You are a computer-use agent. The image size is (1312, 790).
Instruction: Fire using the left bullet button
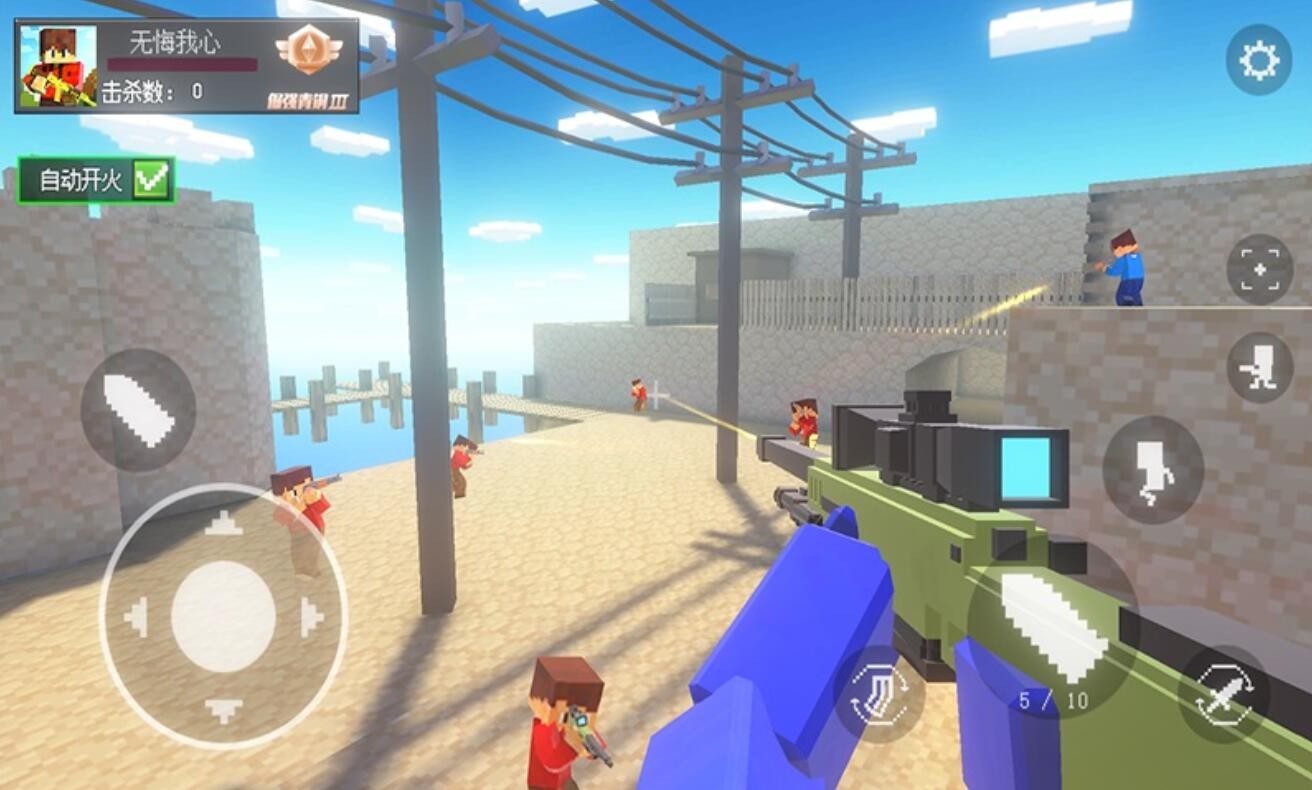[x=138, y=410]
